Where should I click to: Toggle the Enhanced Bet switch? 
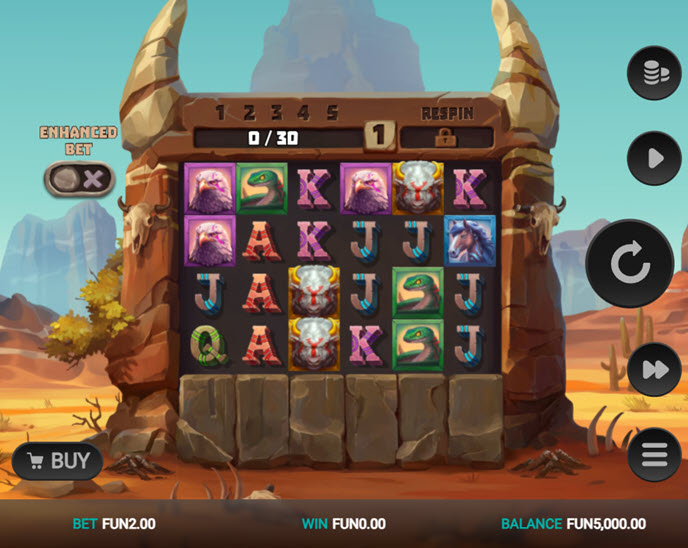point(78,180)
